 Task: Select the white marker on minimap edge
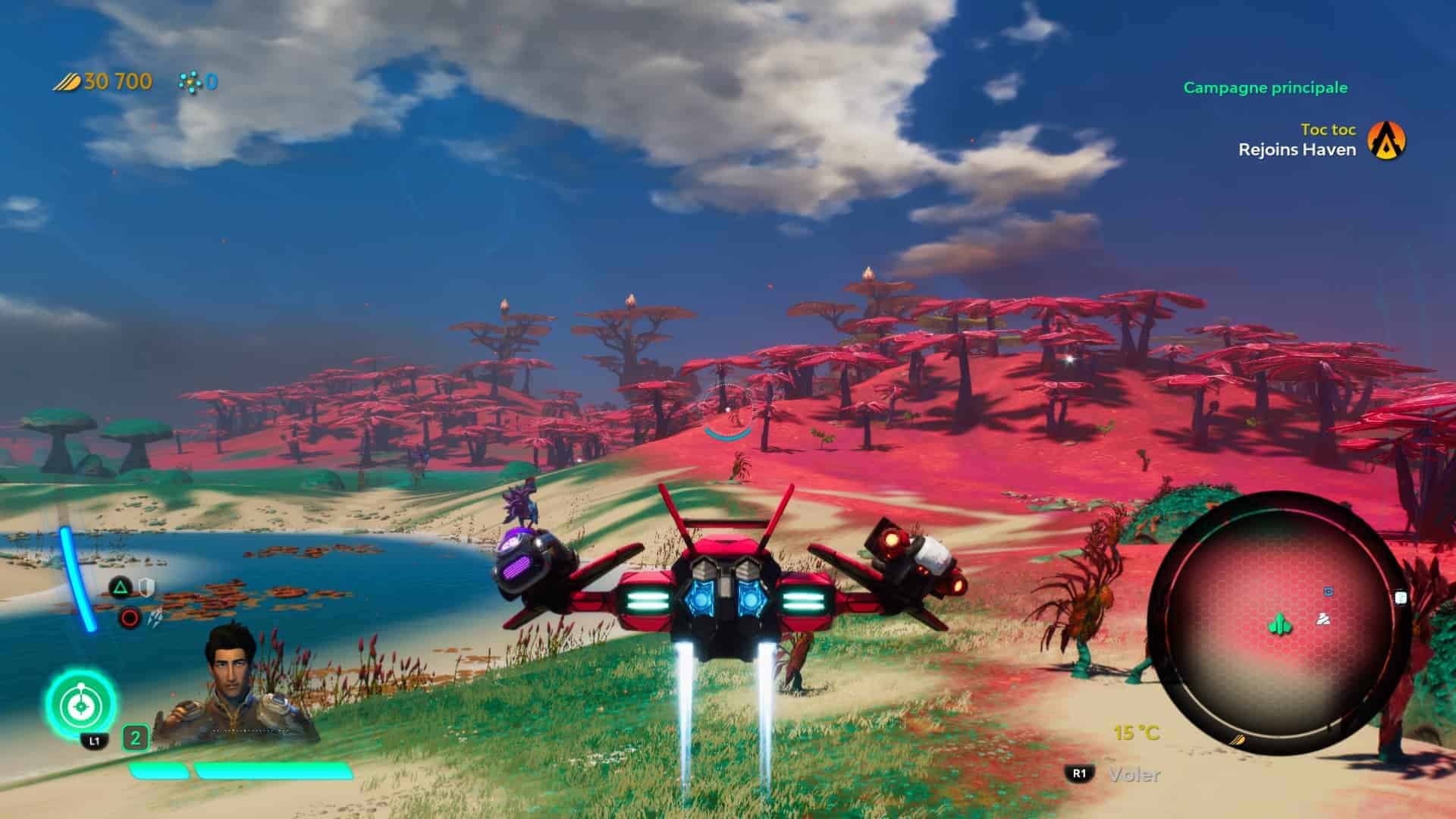point(1401,598)
